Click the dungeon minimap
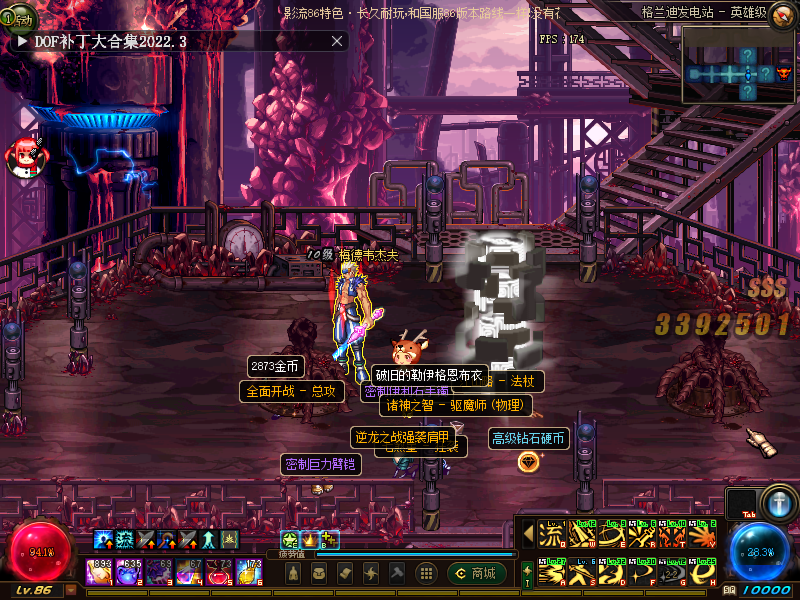The image size is (800, 600). [x=738, y=66]
